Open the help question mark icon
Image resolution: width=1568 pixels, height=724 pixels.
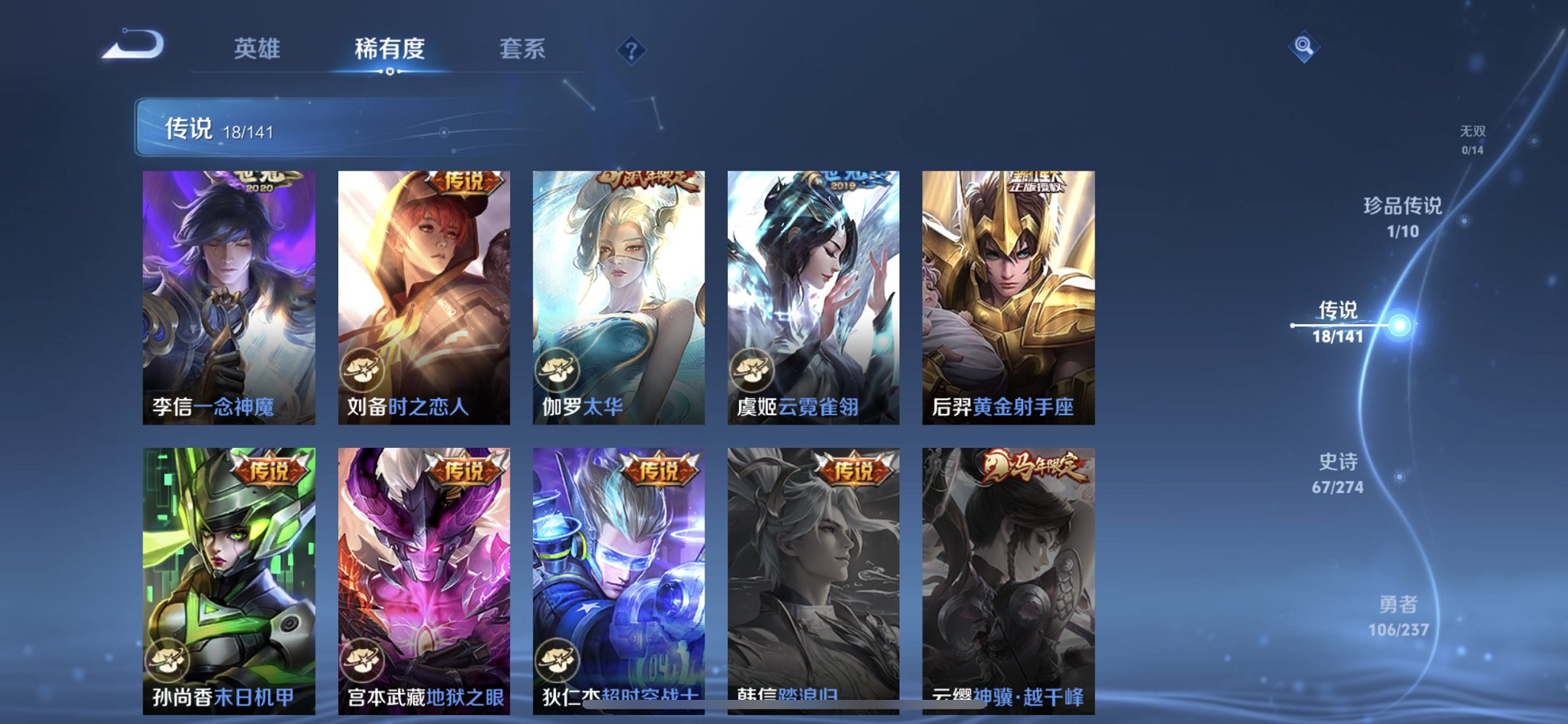coord(631,49)
